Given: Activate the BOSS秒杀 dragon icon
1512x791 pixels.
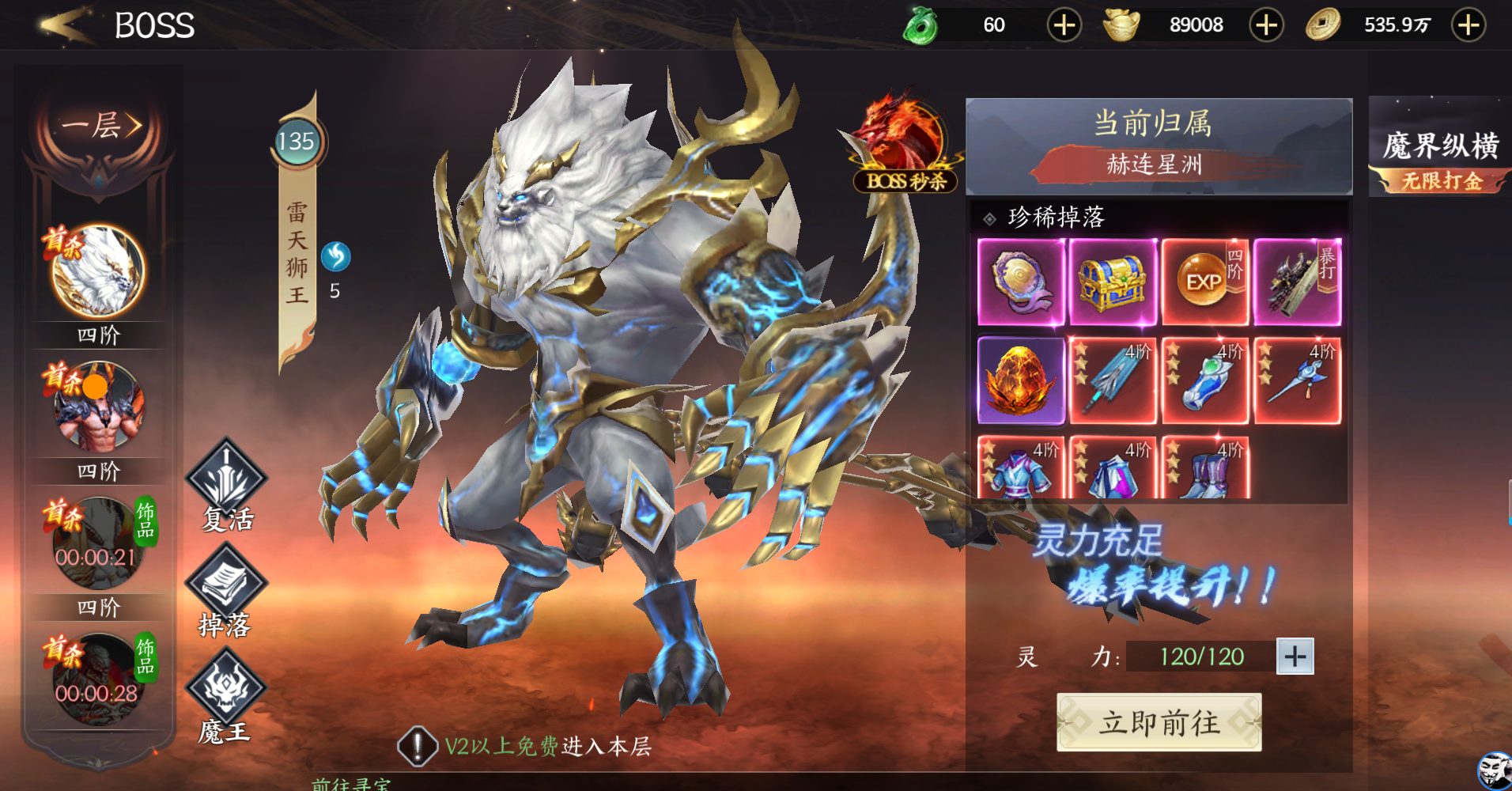Looking at the screenshot, I should pos(905,144).
